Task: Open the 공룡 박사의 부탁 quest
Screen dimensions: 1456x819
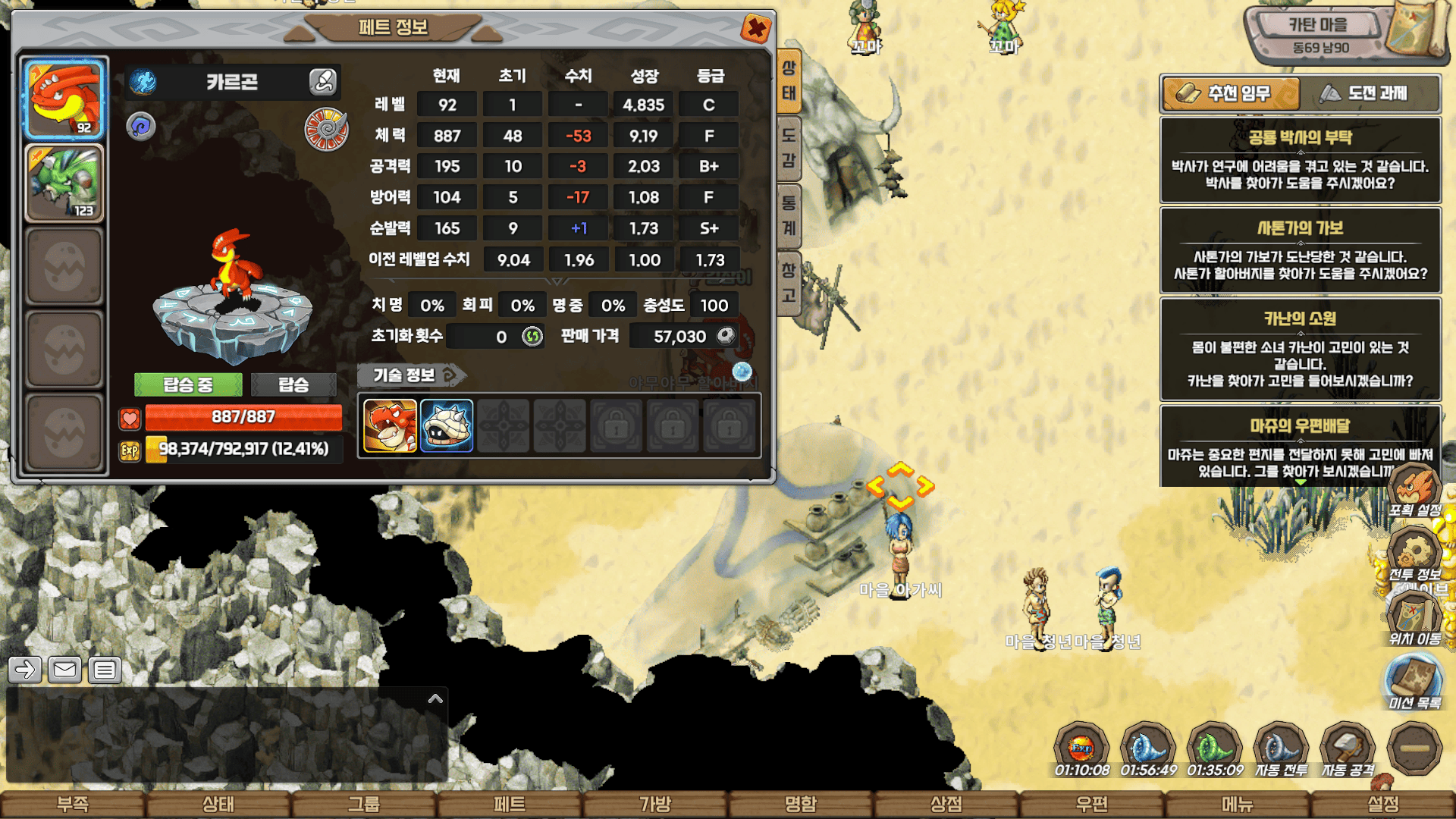Action: pos(1300,160)
